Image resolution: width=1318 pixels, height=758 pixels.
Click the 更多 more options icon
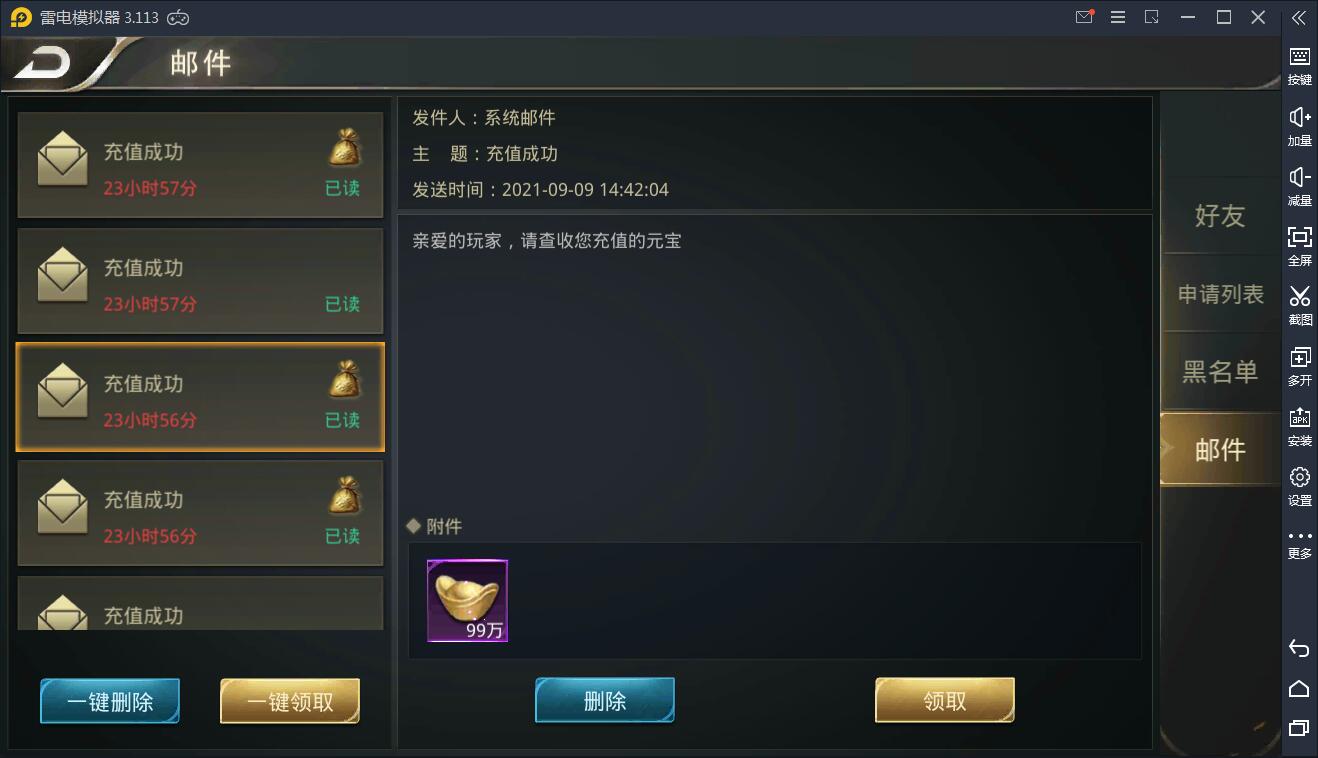(1298, 543)
